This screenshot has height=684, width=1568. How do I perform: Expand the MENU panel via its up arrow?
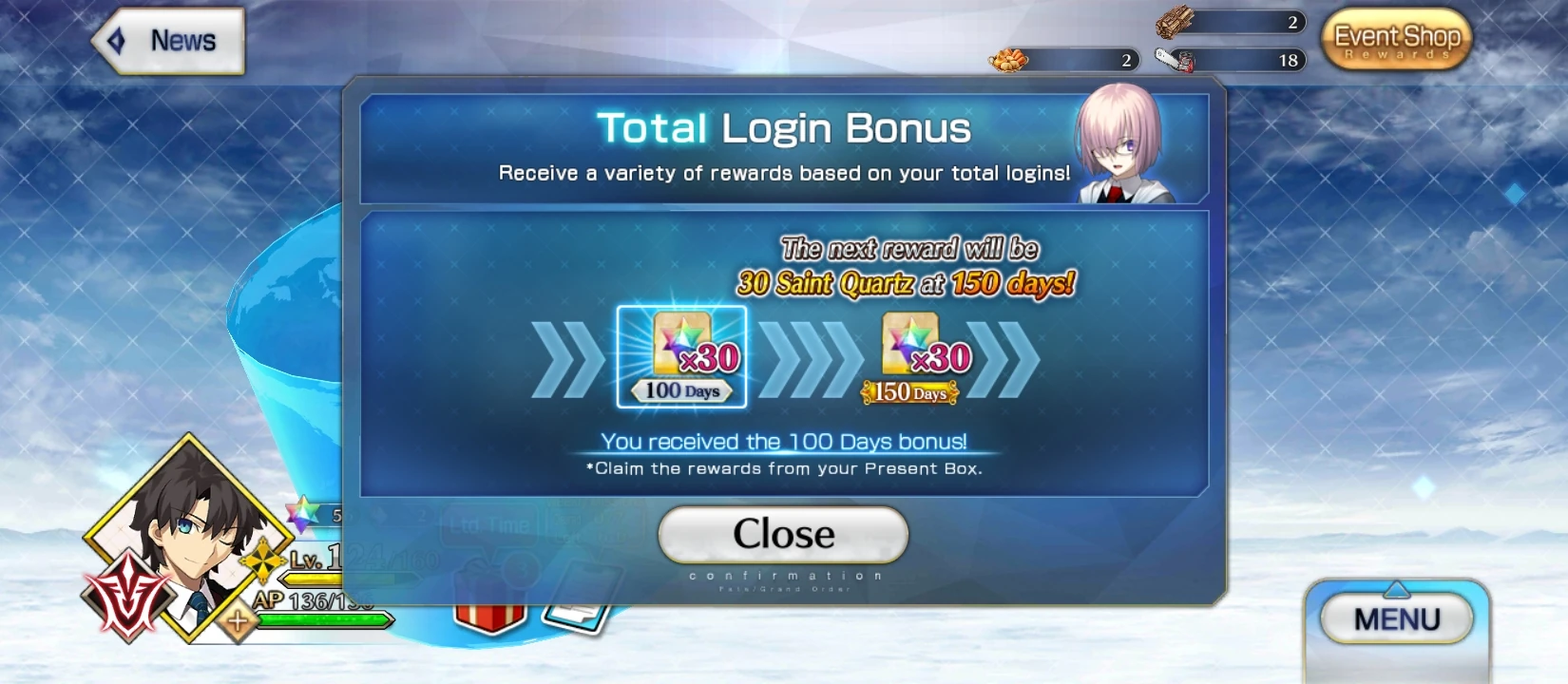[1397, 589]
